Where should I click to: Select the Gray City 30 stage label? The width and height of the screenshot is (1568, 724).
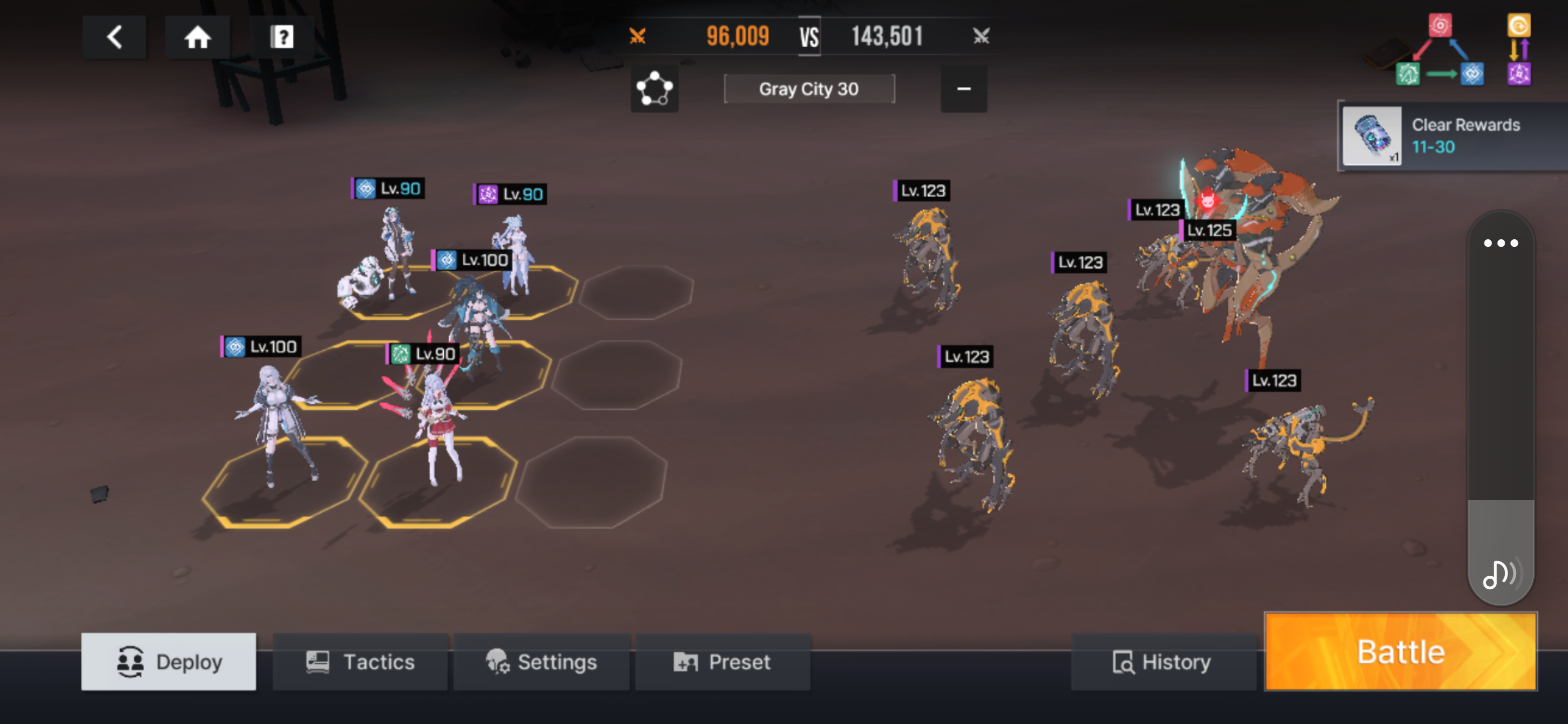(808, 89)
